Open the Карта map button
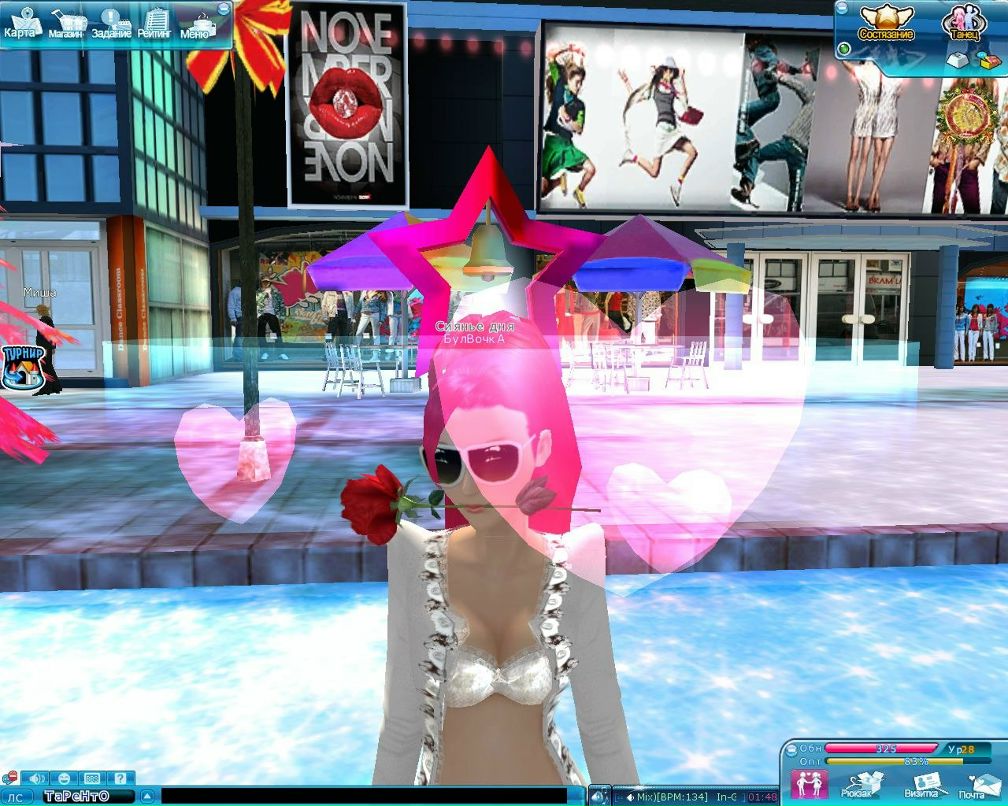Viewport: 1008px width, 806px height. [x=20, y=22]
